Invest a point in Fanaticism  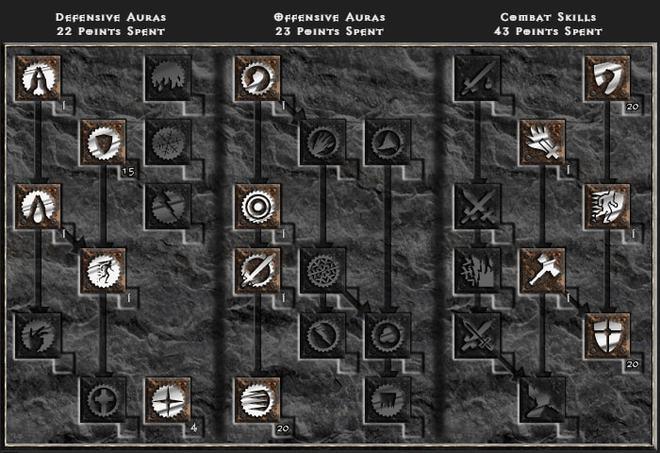(256, 398)
